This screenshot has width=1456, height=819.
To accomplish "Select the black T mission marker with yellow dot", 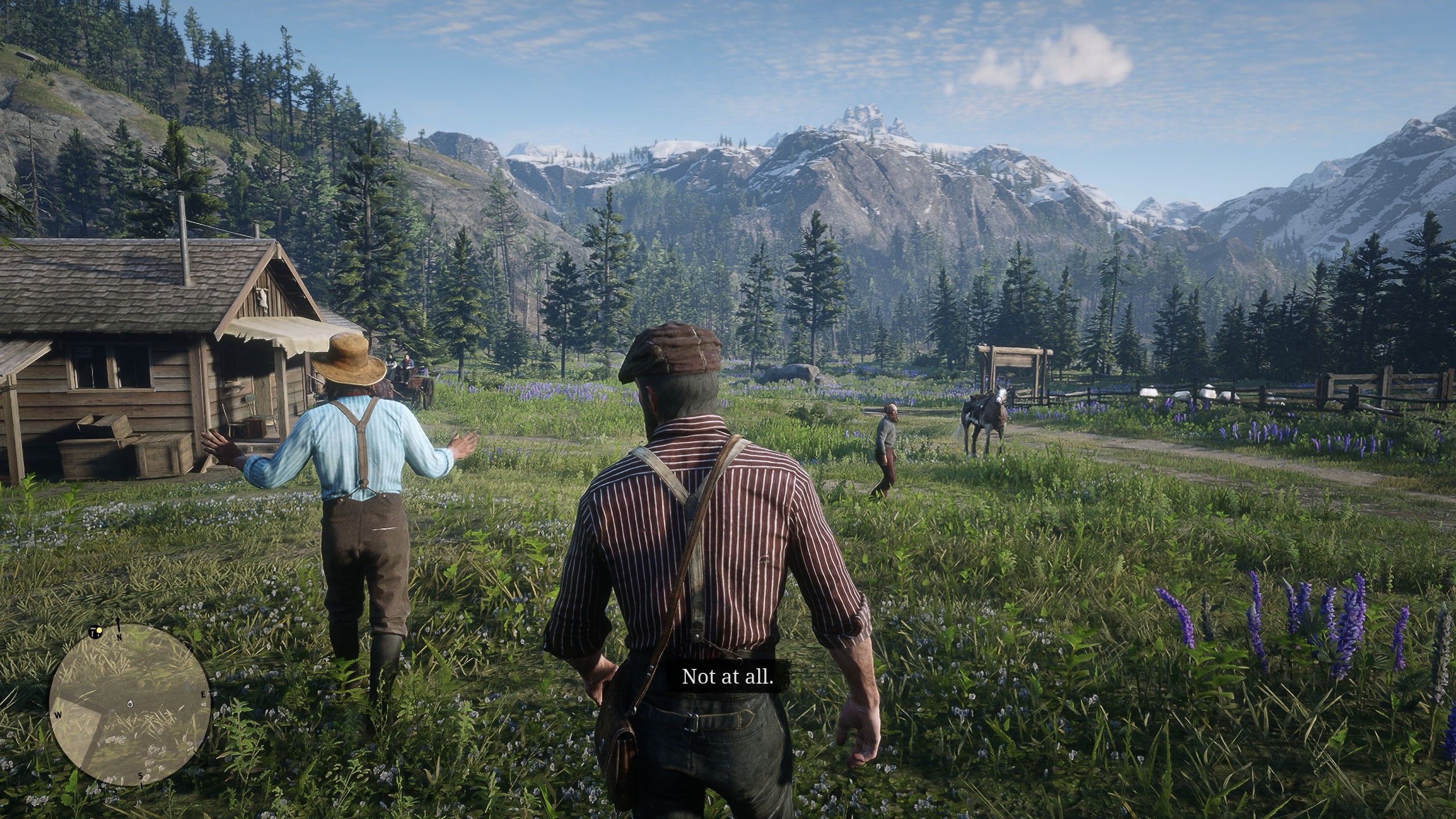I will [x=94, y=633].
